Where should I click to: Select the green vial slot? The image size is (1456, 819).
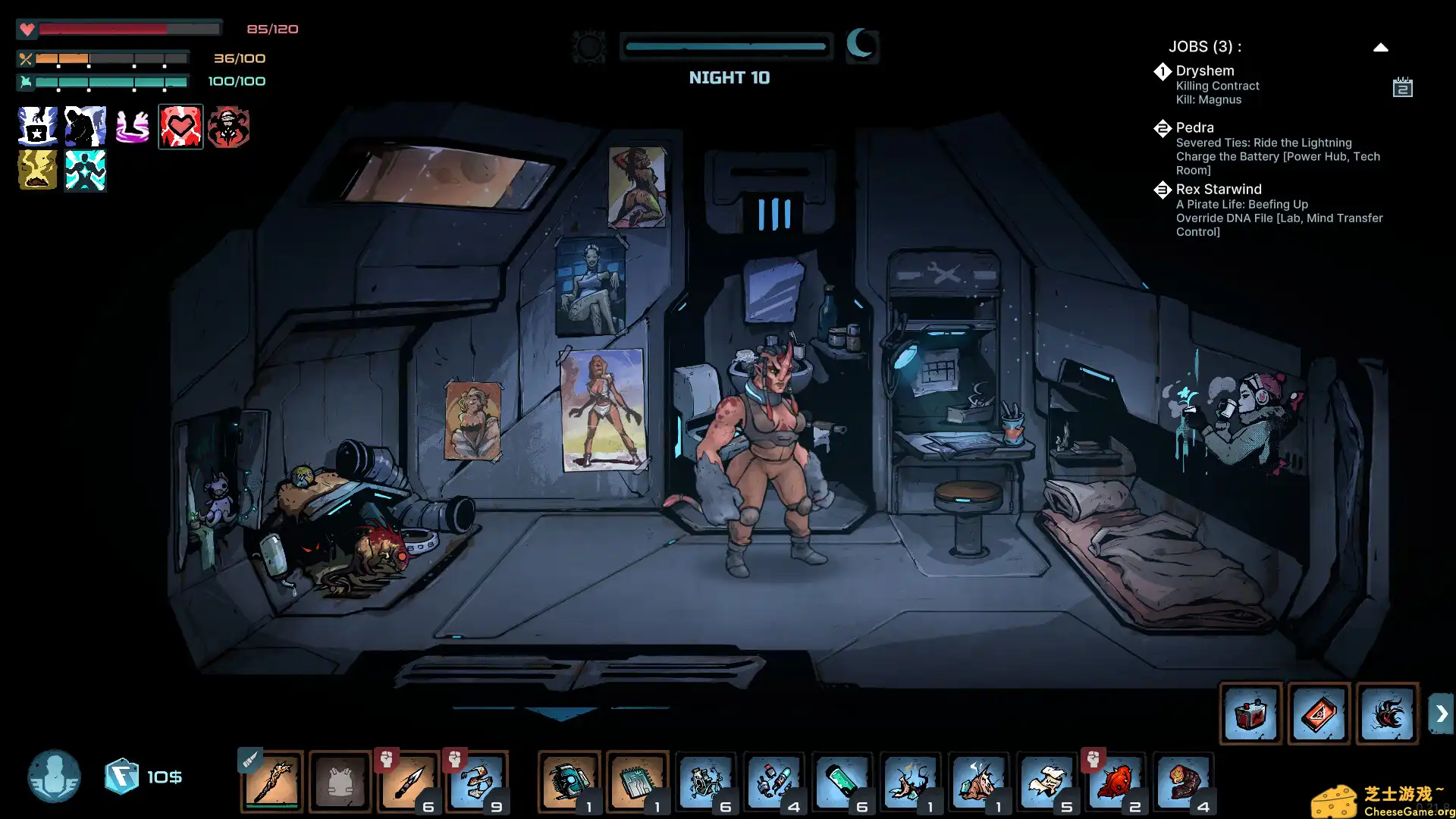tap(842, 781)
